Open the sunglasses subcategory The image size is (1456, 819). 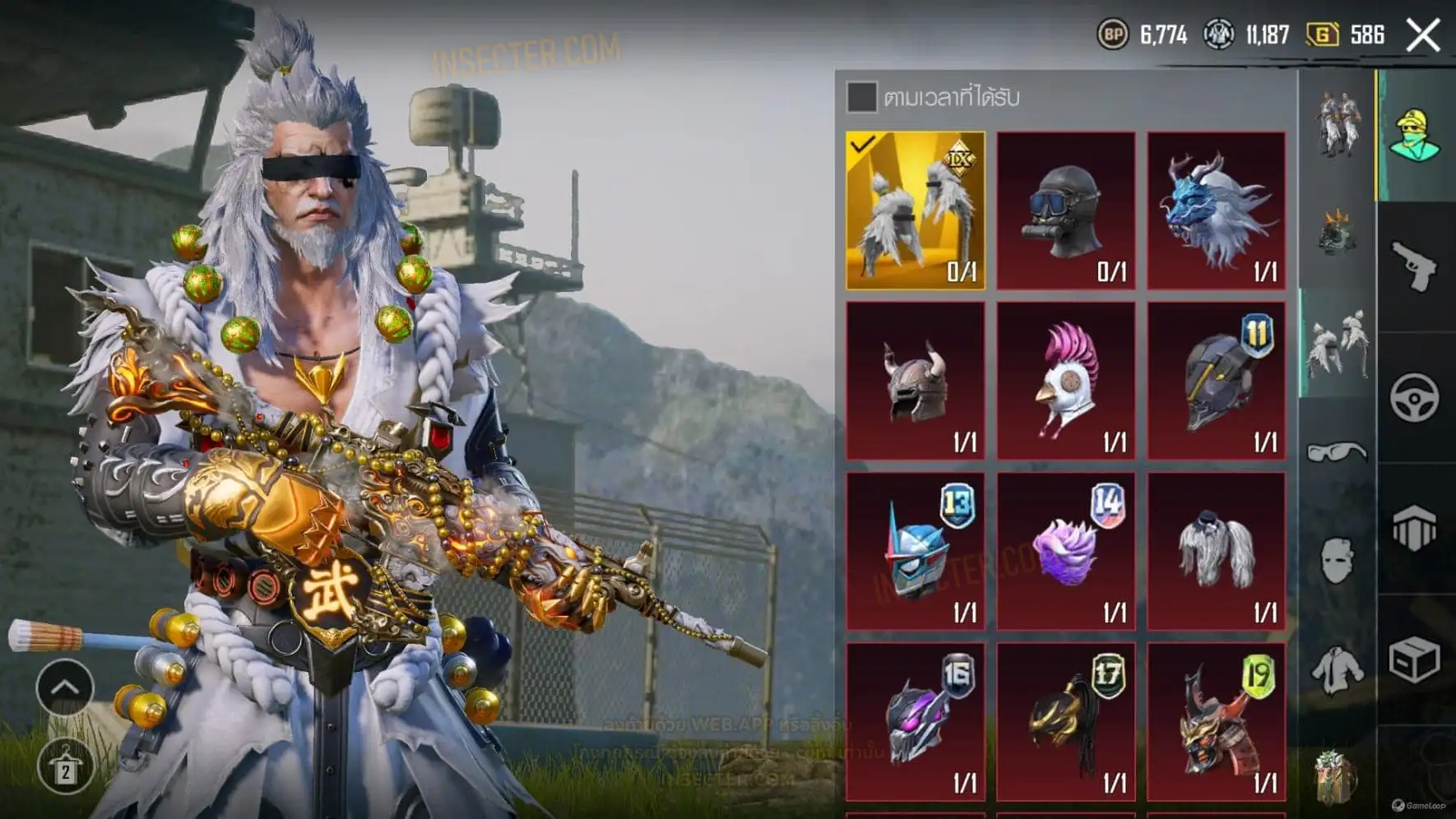click(1337, 451)
